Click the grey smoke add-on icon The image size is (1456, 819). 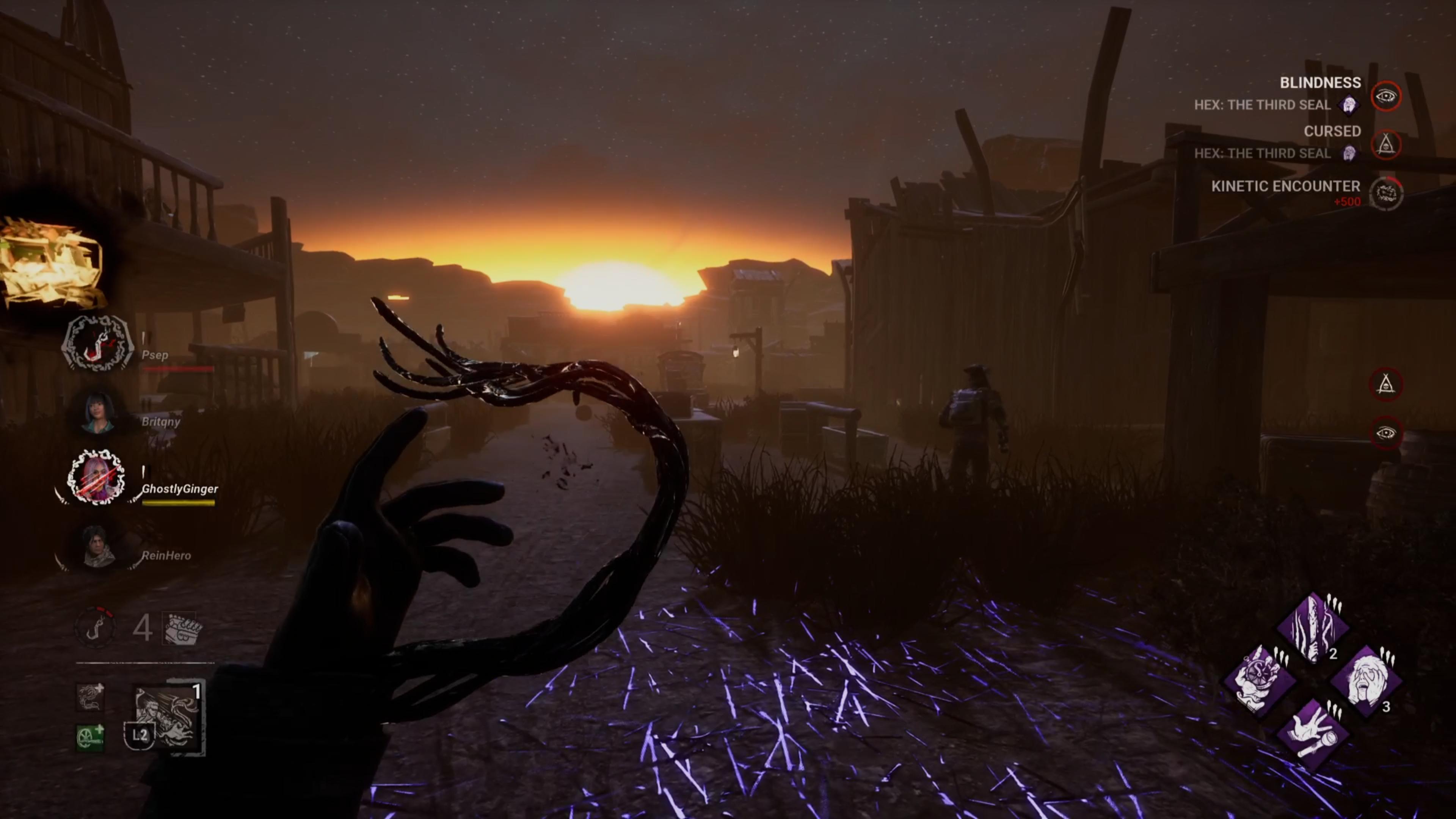click(91, 698)
